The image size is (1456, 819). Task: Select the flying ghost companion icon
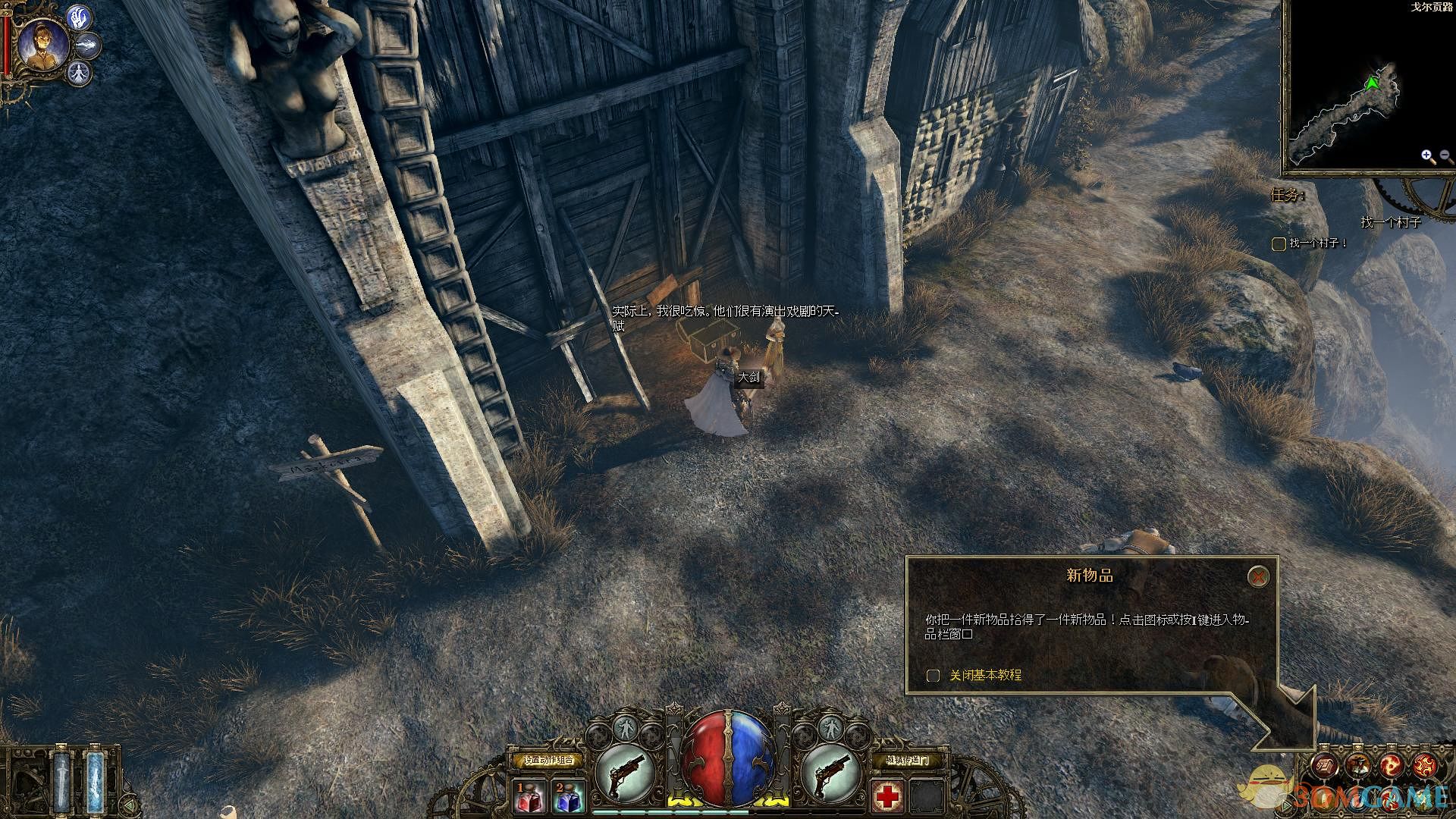coord(89,45)
